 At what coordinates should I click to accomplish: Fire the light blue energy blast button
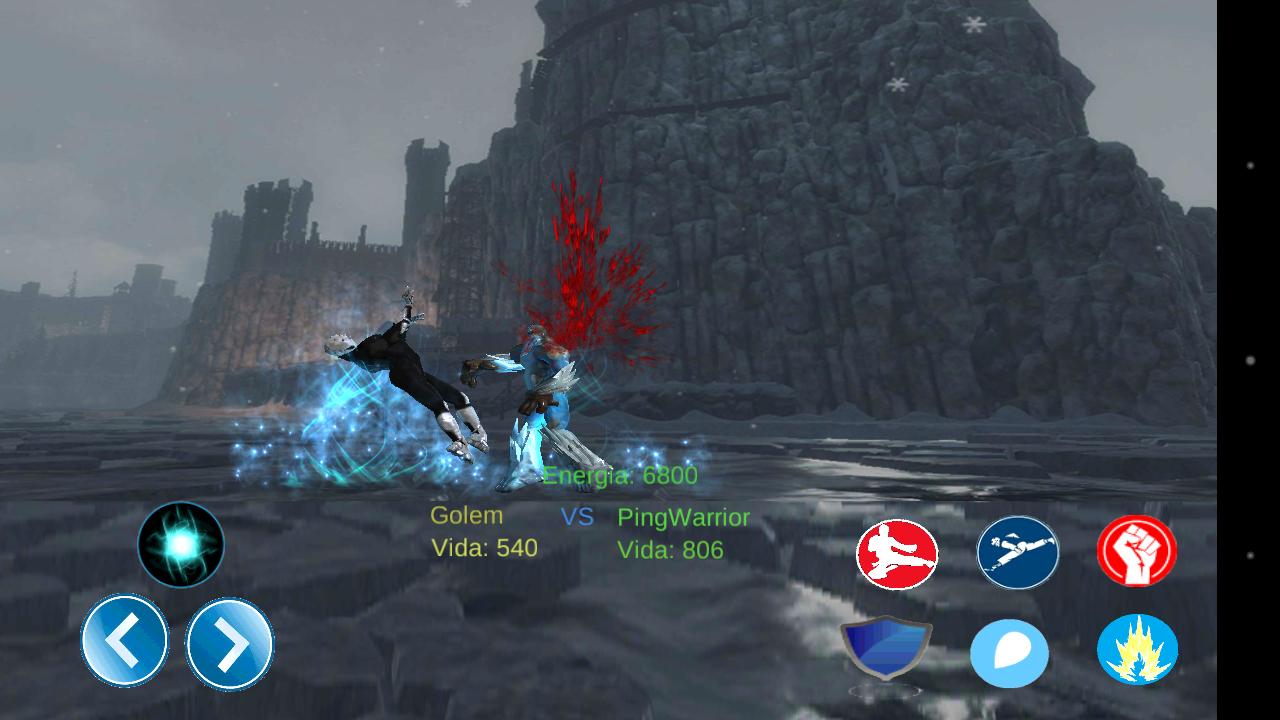click(x=1009, y=654)
